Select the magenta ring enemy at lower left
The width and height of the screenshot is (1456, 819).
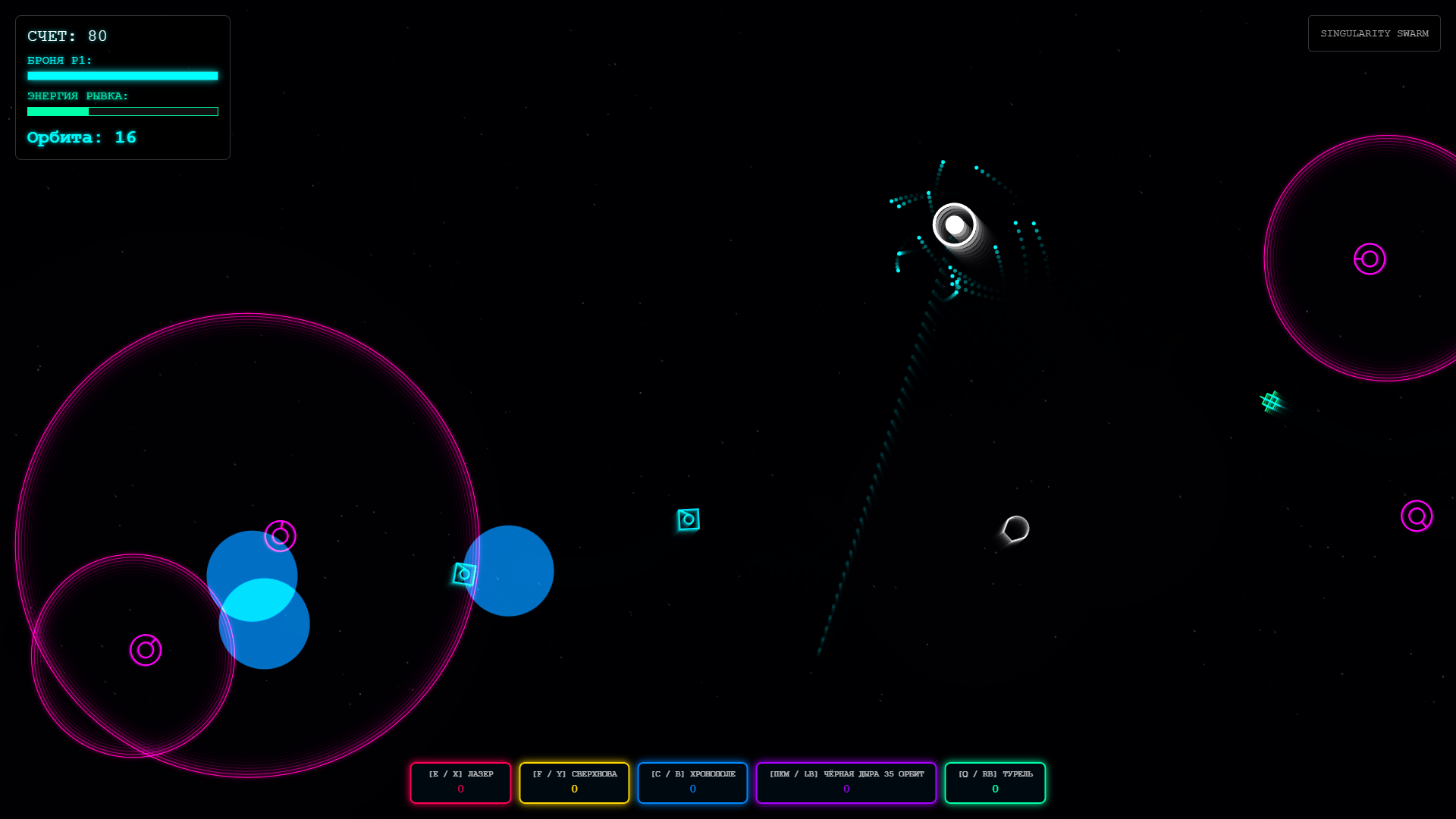(146, 650)
